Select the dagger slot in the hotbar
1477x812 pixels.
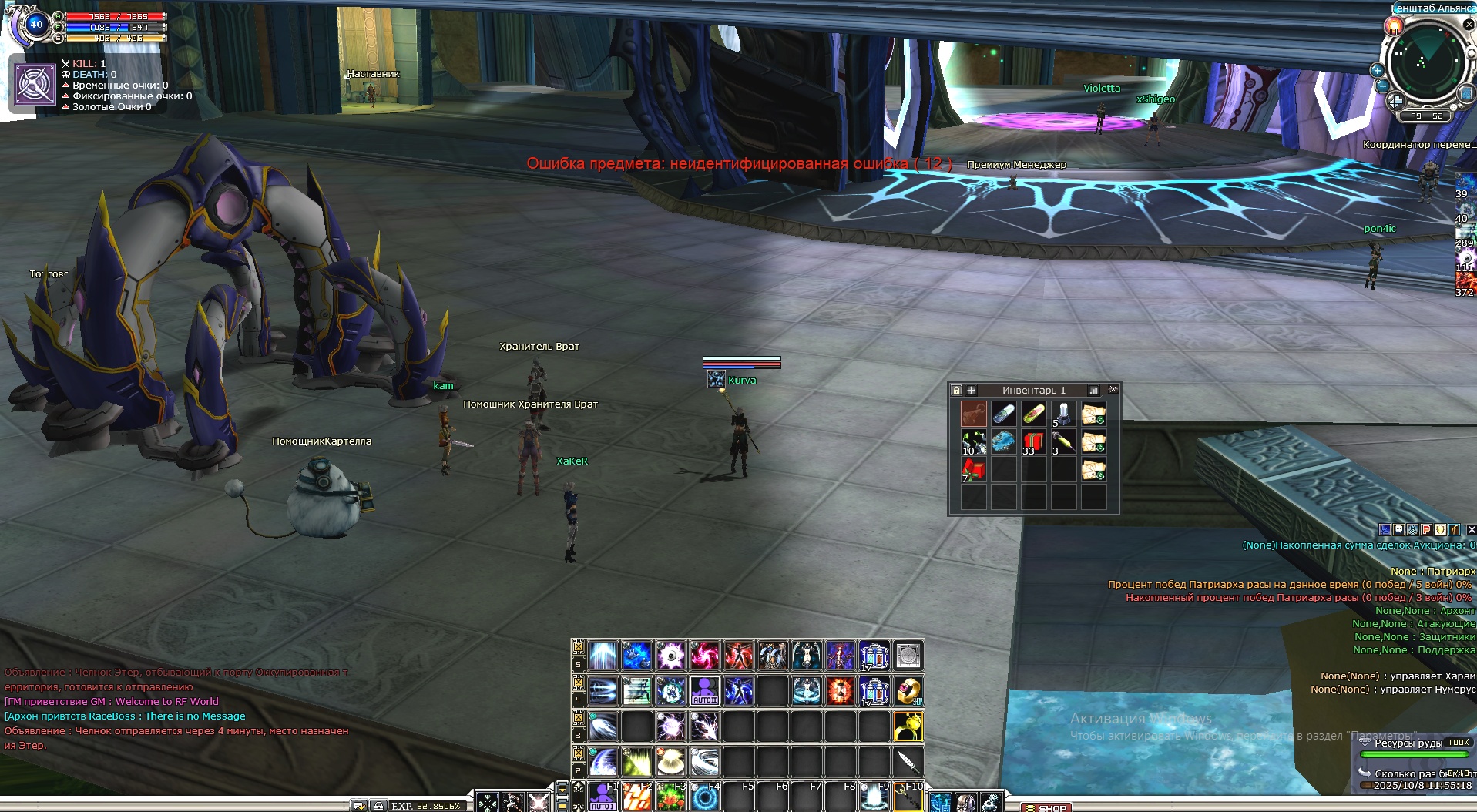(x=908, y=762)
